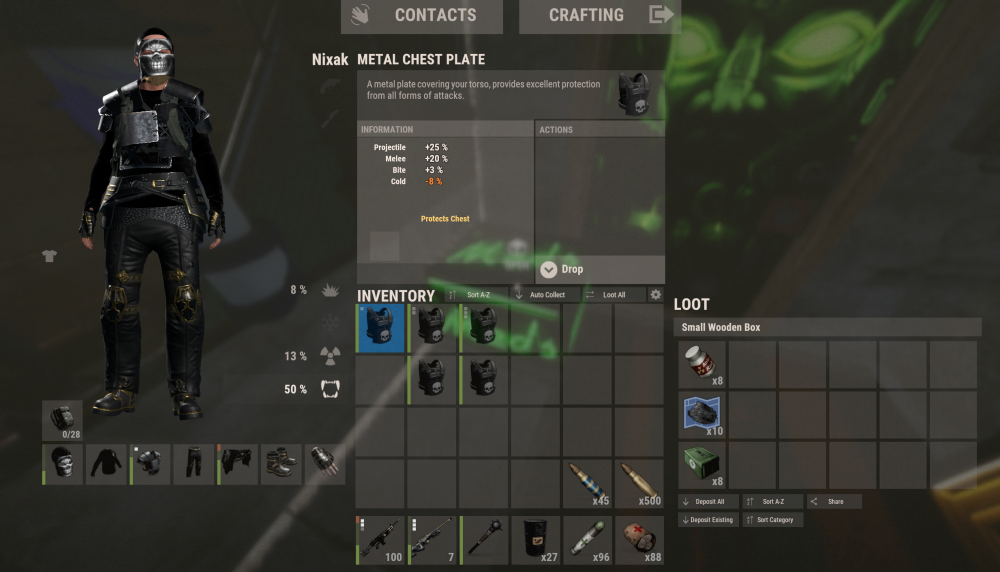Viewport: 1000px width, 572px height.
Task: Select the x96 medical syringe slot
Action: (x=588, y=540)
